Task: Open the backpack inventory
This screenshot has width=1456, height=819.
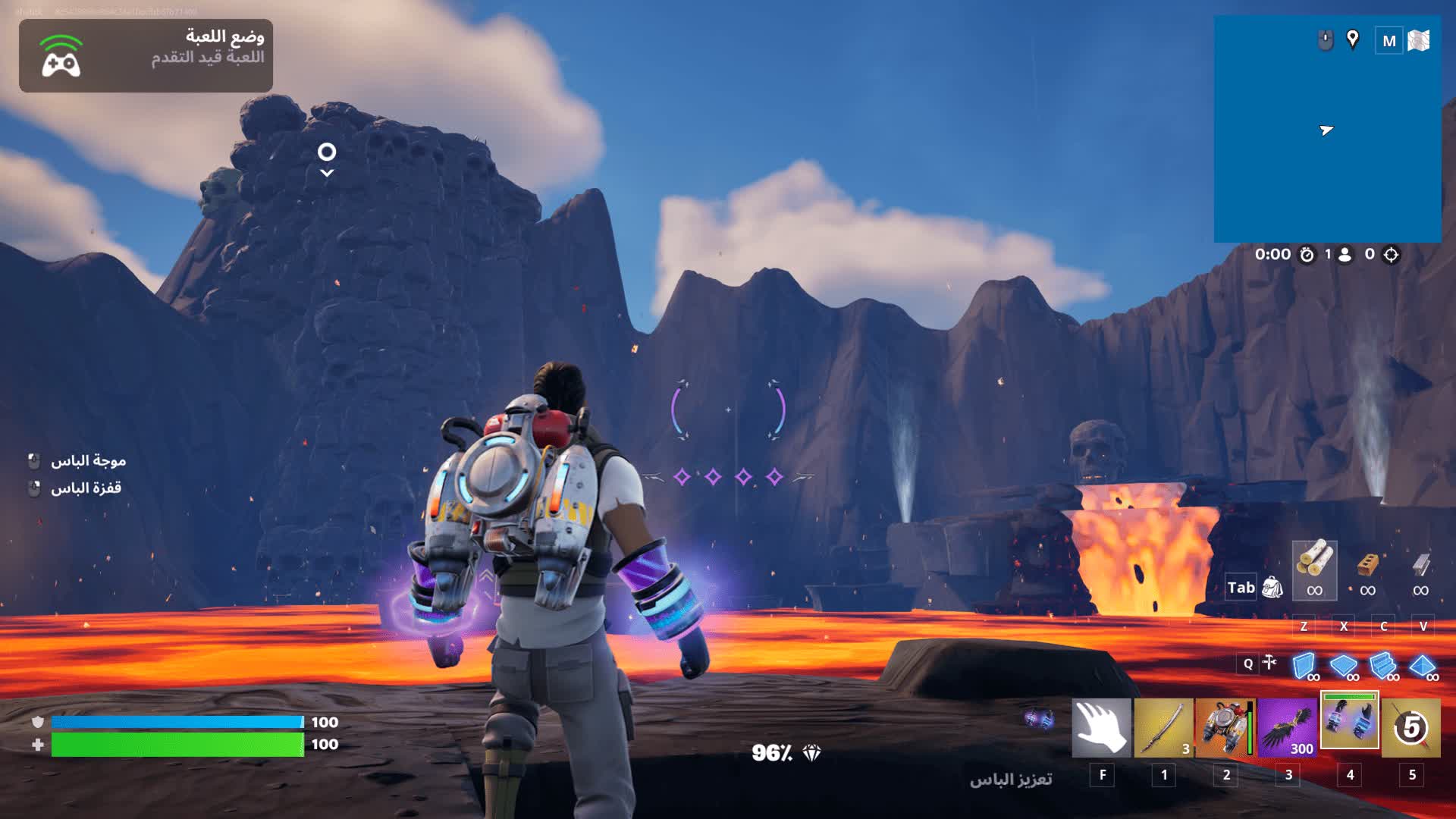Action: [x=1272, y=587]
